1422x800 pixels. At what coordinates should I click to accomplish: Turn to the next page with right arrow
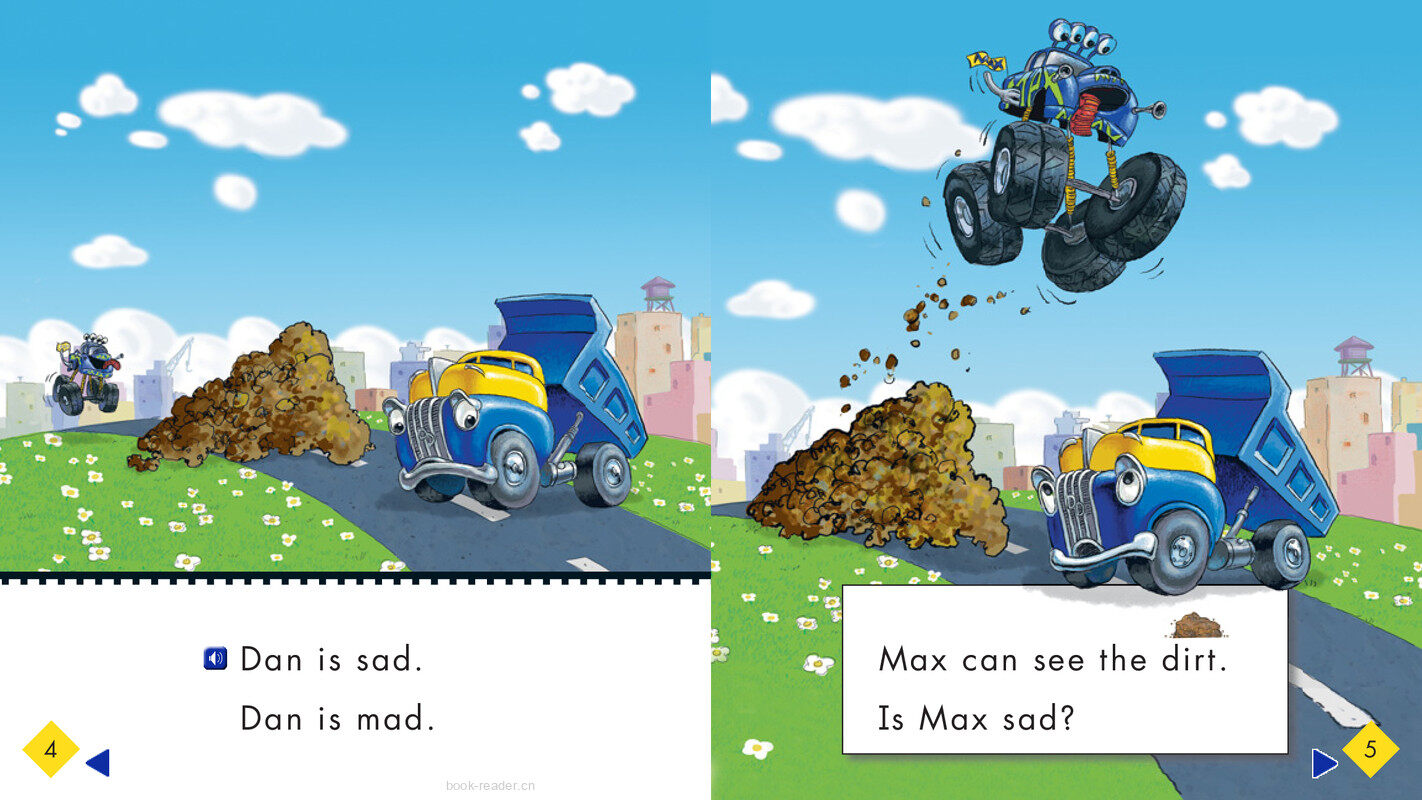click(1324, 764)
